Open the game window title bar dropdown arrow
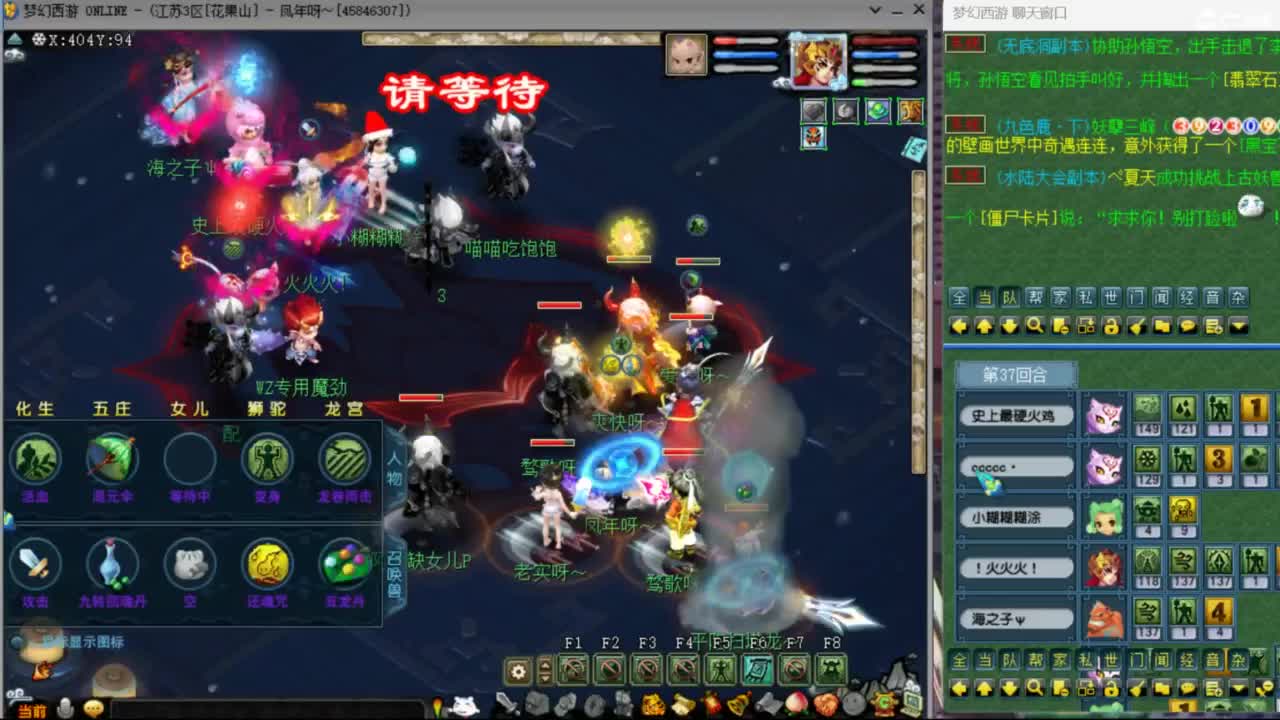This screenshot has height=720, width=1280. pos(875,11)
